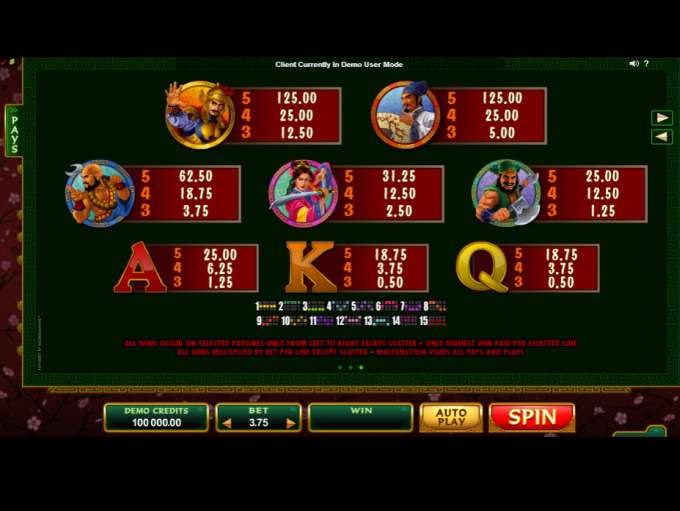Increase the bet with the right arrow
The image size is (680, 511).
click(x=291, y=423)
